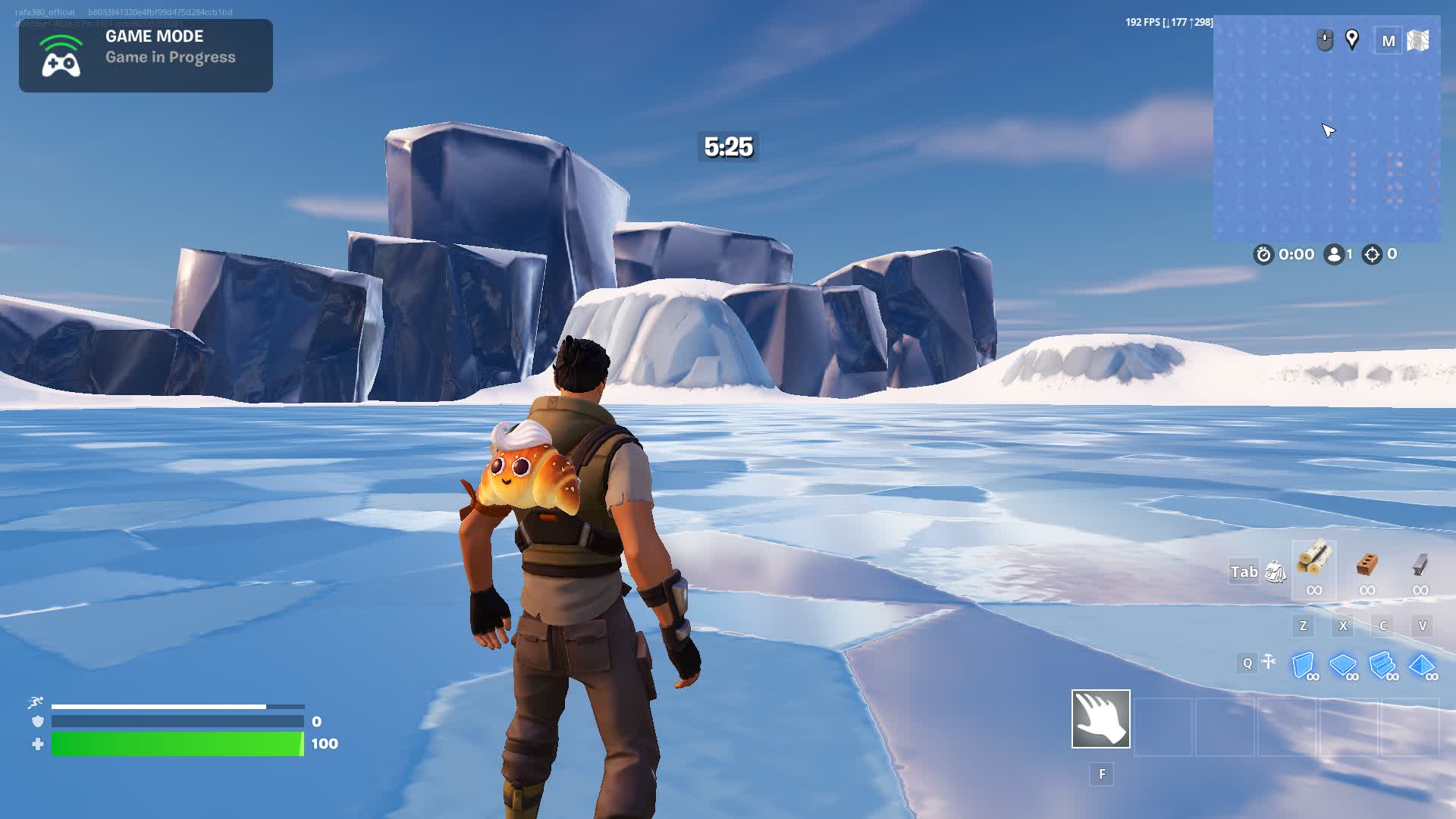Open the backpack inventory icon

coord(1276,572)
